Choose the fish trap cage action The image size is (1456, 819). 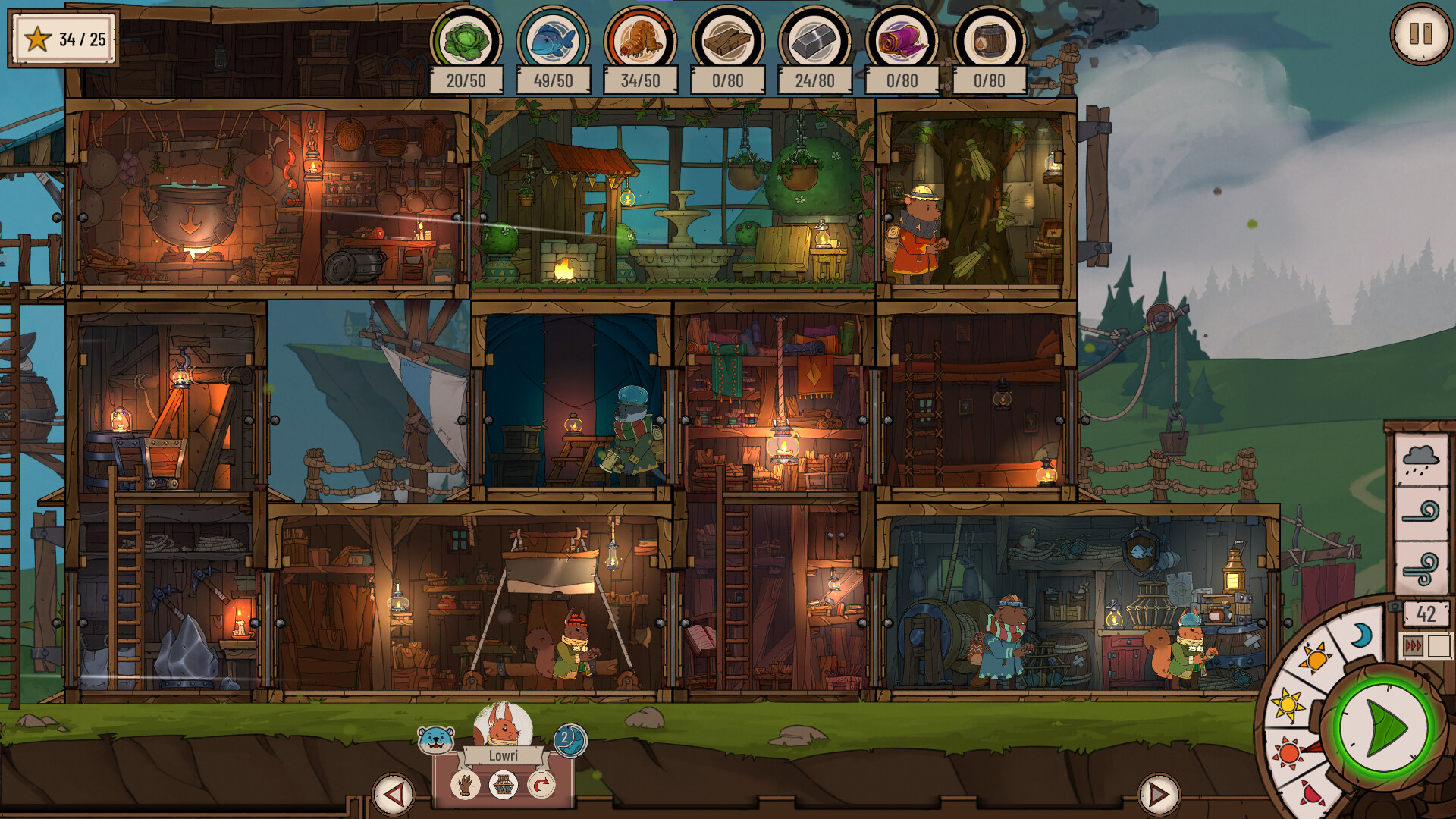tap(503, 785)
